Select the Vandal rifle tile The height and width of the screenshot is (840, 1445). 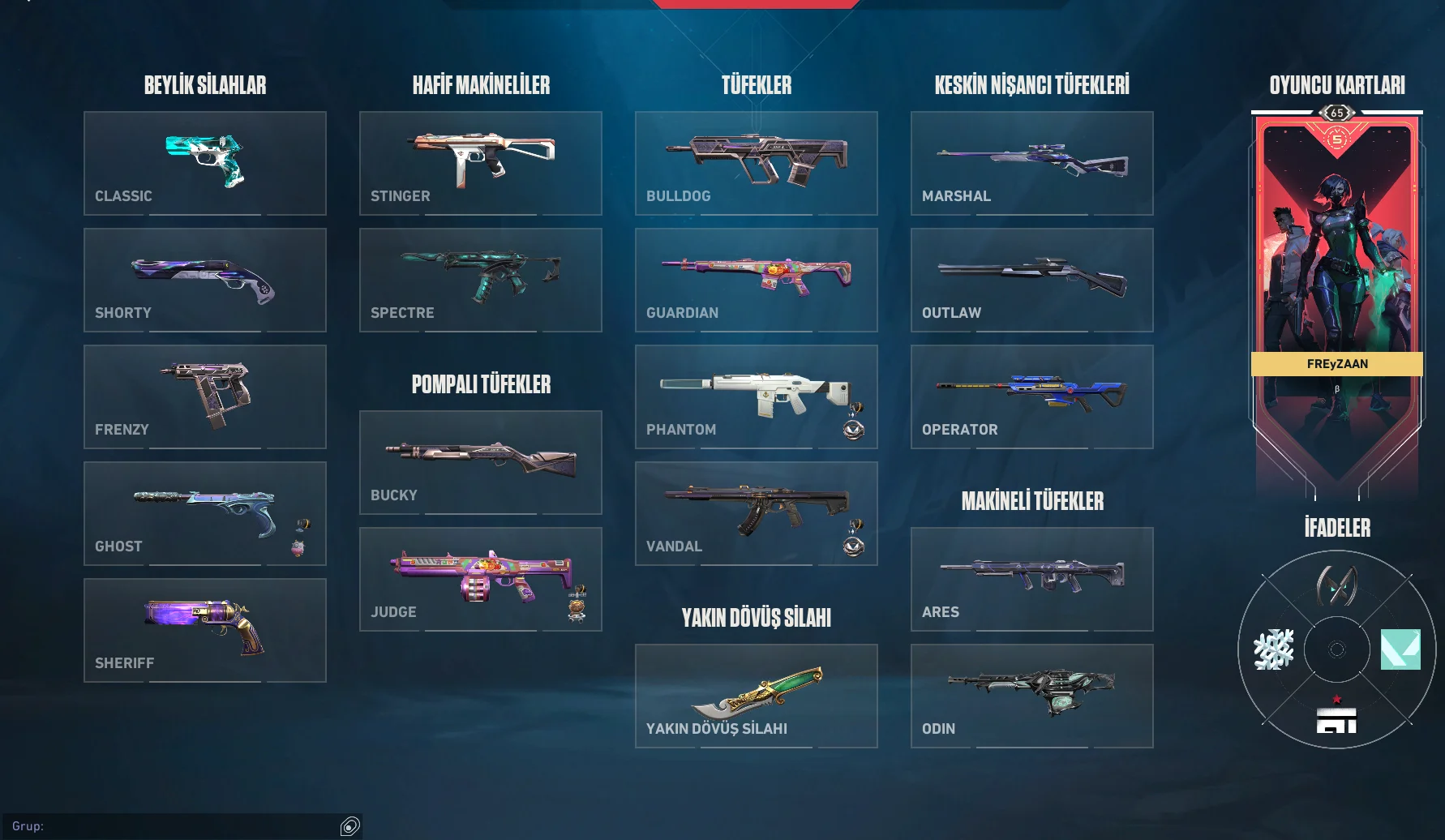pos(756,513)
